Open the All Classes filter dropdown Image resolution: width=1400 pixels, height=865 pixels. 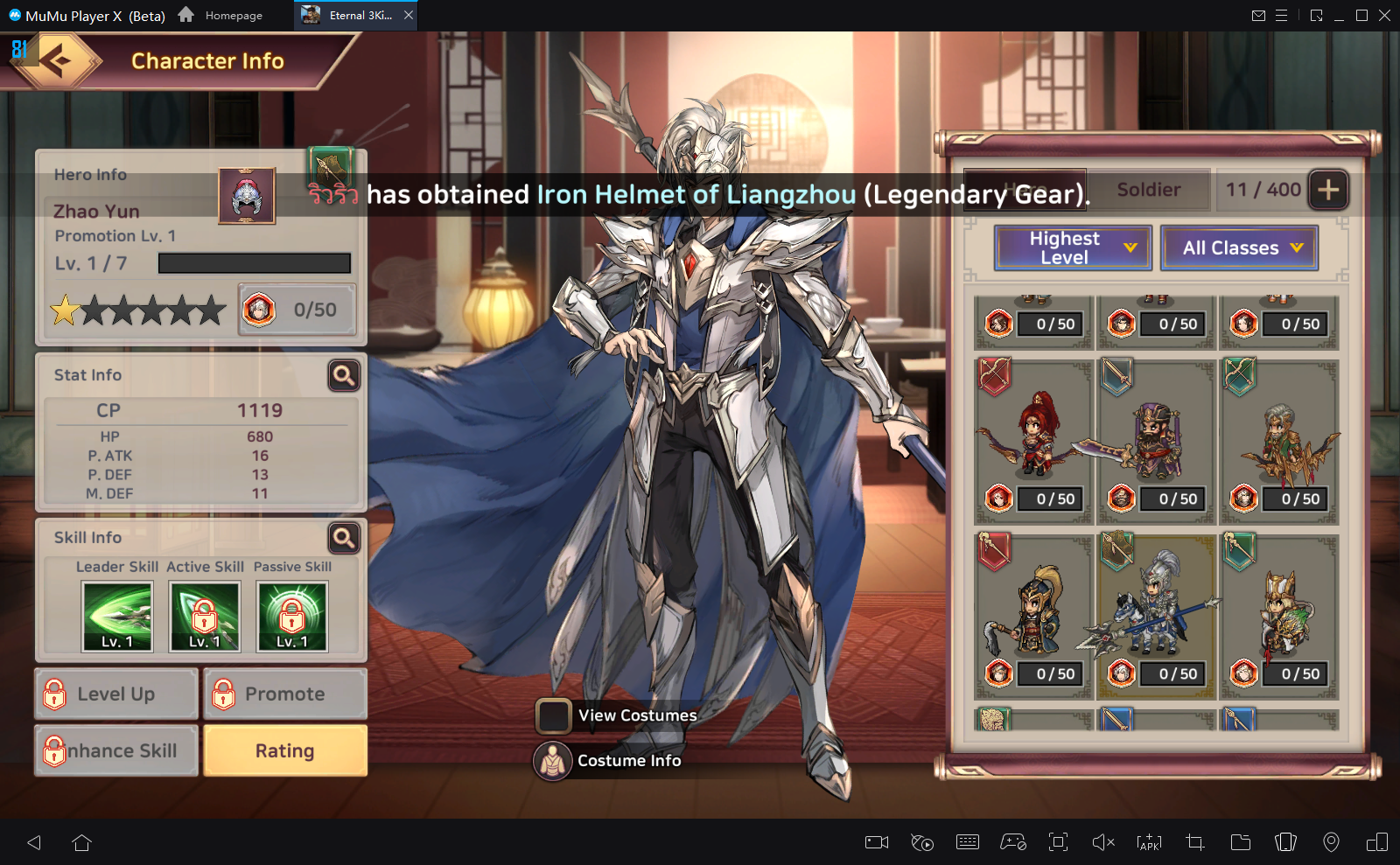coord(1239,248)
